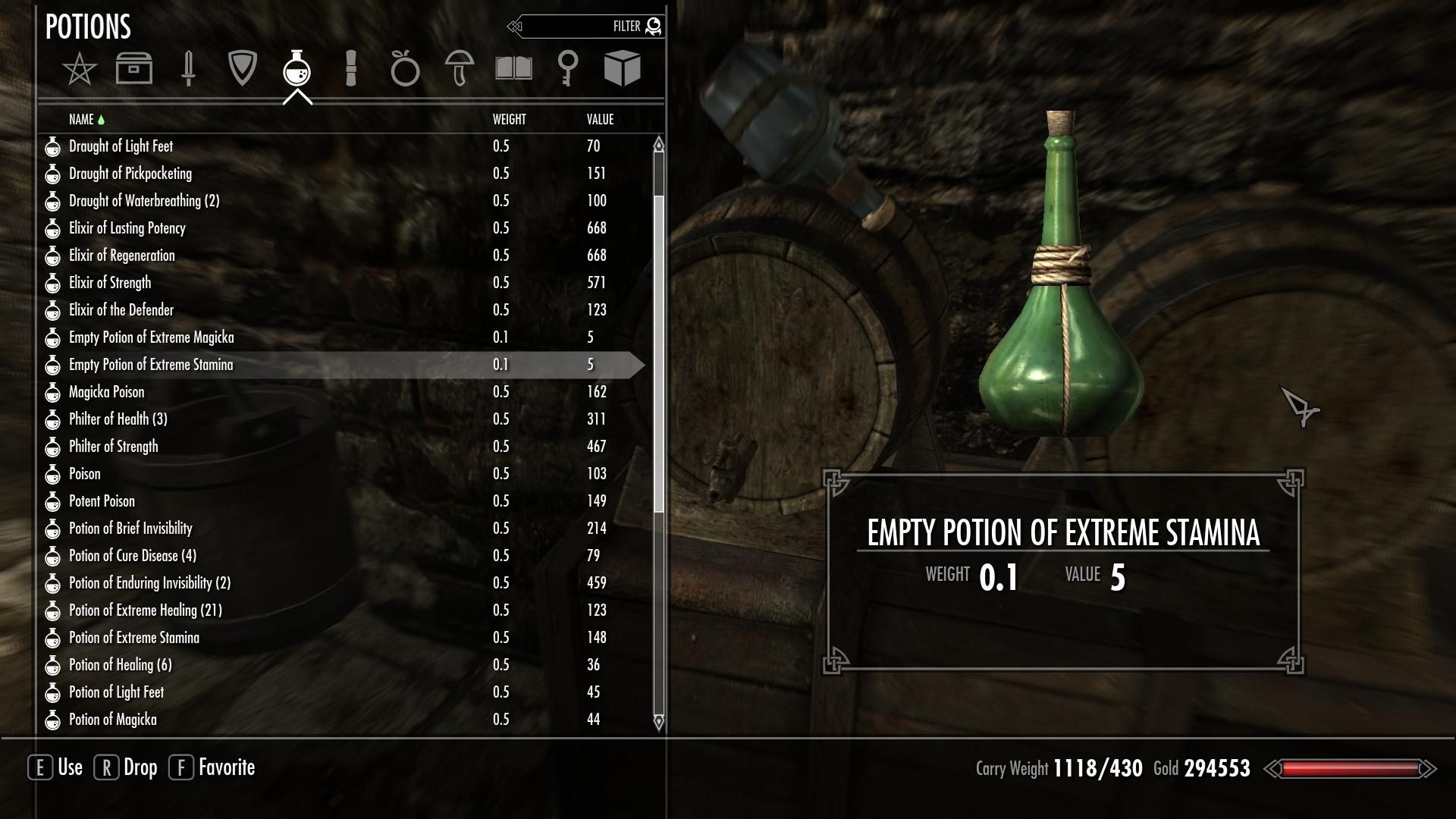1456x819 pixels.
Task: Click the filter search box
Action: [584, 27]
